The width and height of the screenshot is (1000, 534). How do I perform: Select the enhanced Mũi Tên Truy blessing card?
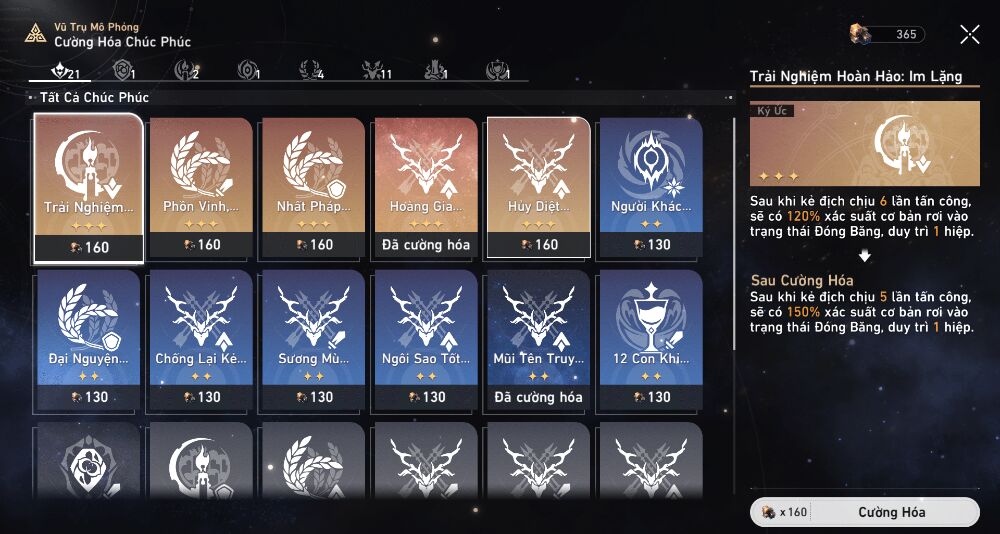click(539, 340)
